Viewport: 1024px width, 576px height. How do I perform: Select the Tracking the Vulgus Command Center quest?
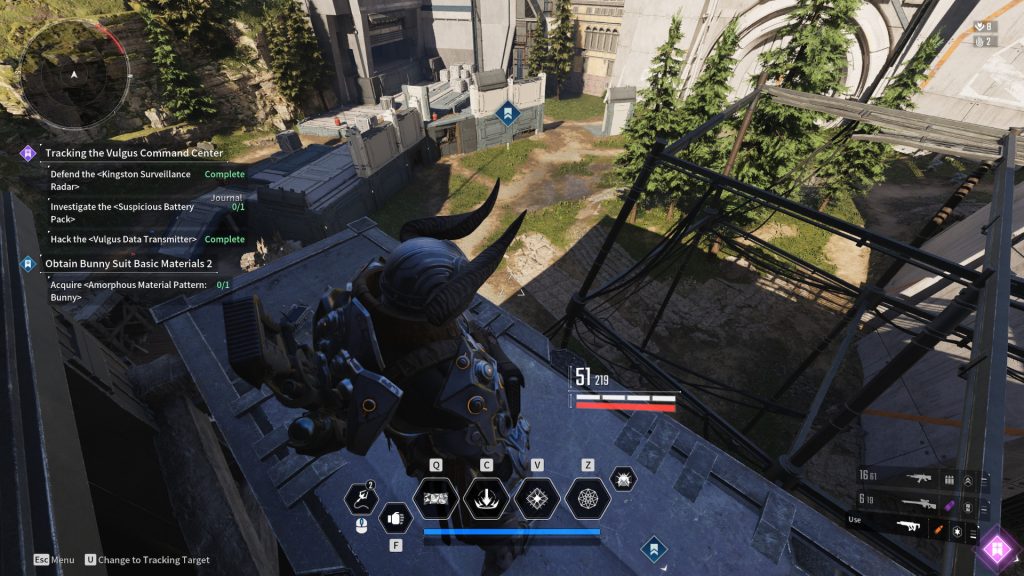(134, 153)
